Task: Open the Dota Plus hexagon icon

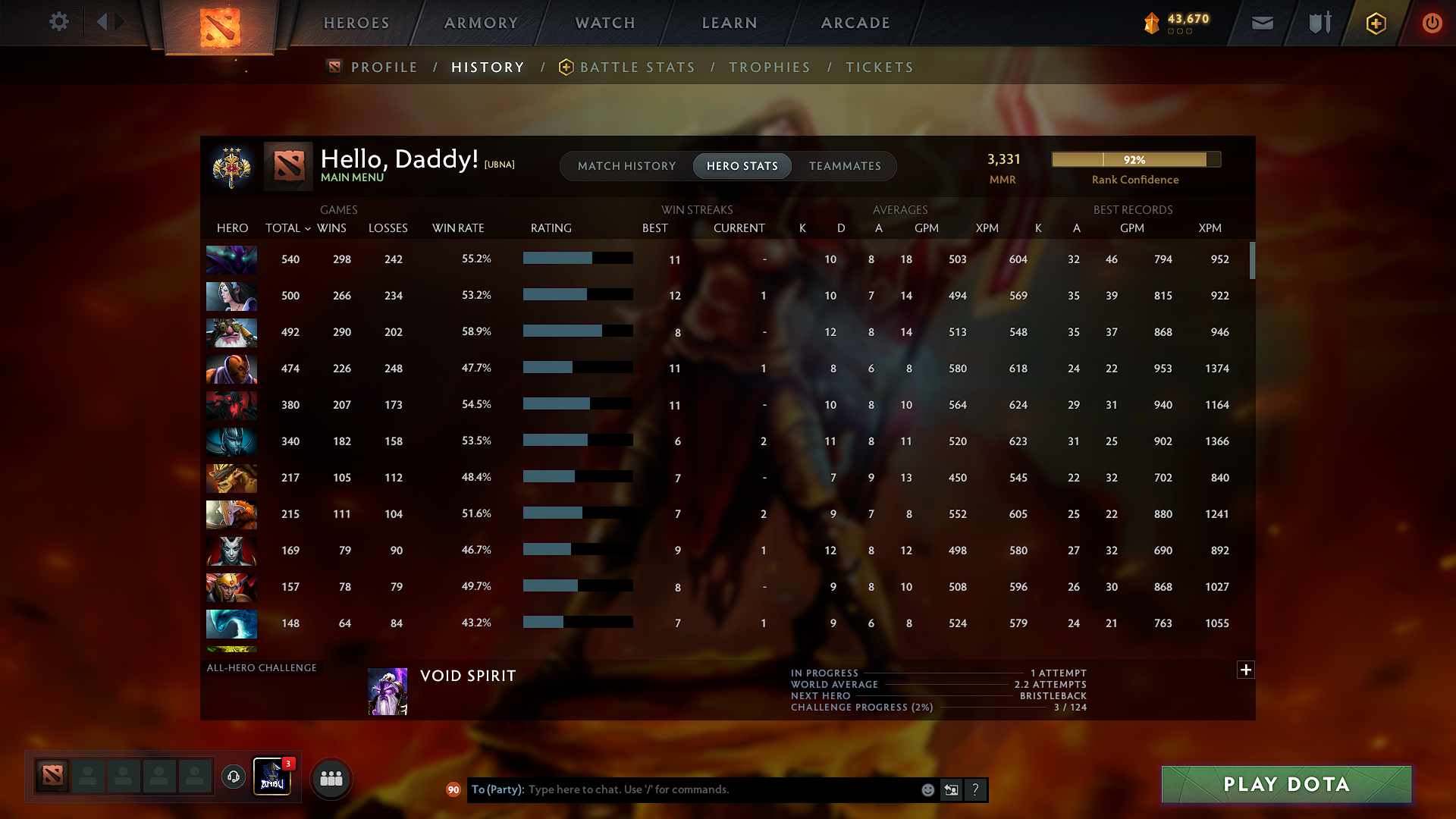Action: point(1376,23)
